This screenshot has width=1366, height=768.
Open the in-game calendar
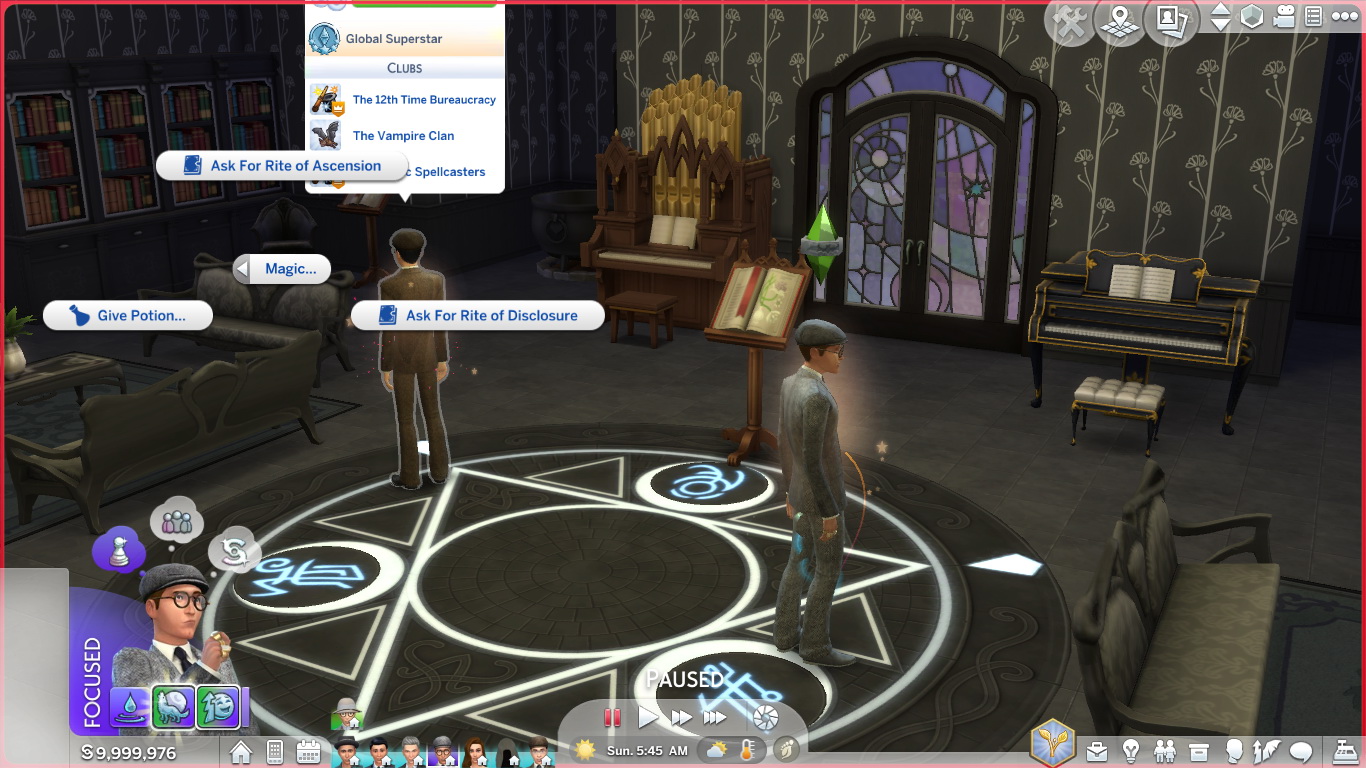309,751
